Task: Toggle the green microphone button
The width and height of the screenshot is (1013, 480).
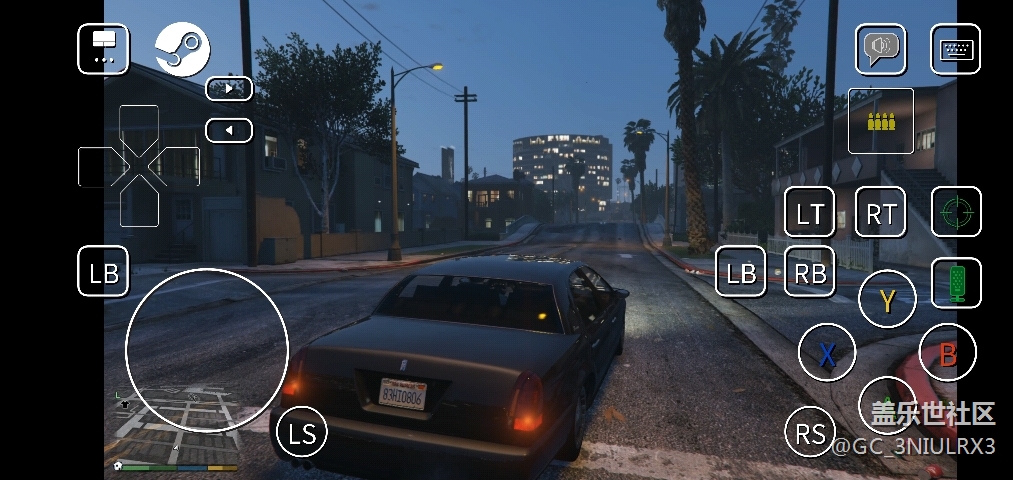Action: point(956,282)
